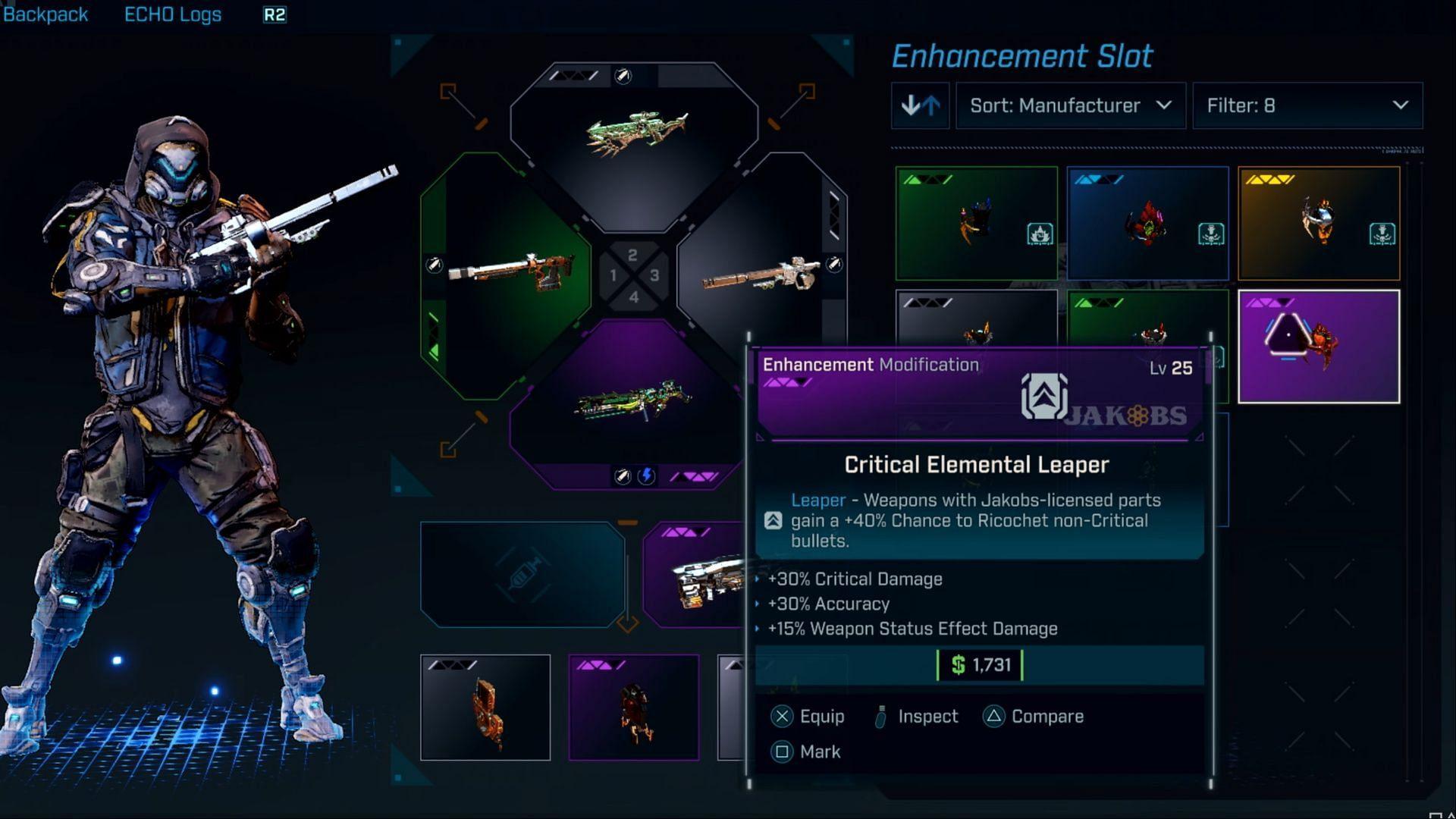Switch to the Backpack tab

[45, 14]
